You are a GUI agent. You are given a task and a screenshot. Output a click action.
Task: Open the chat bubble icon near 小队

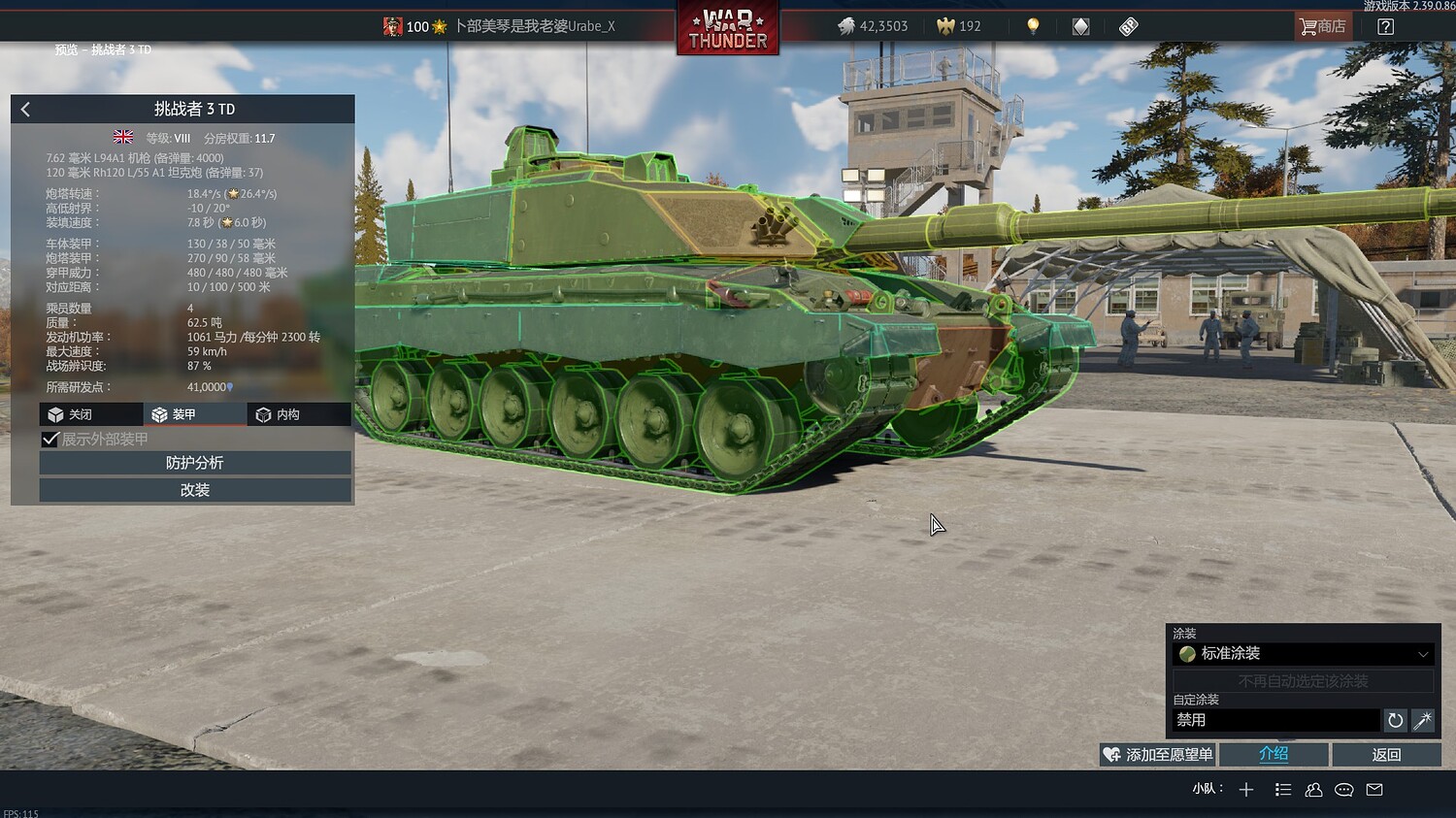[1343, 790]
